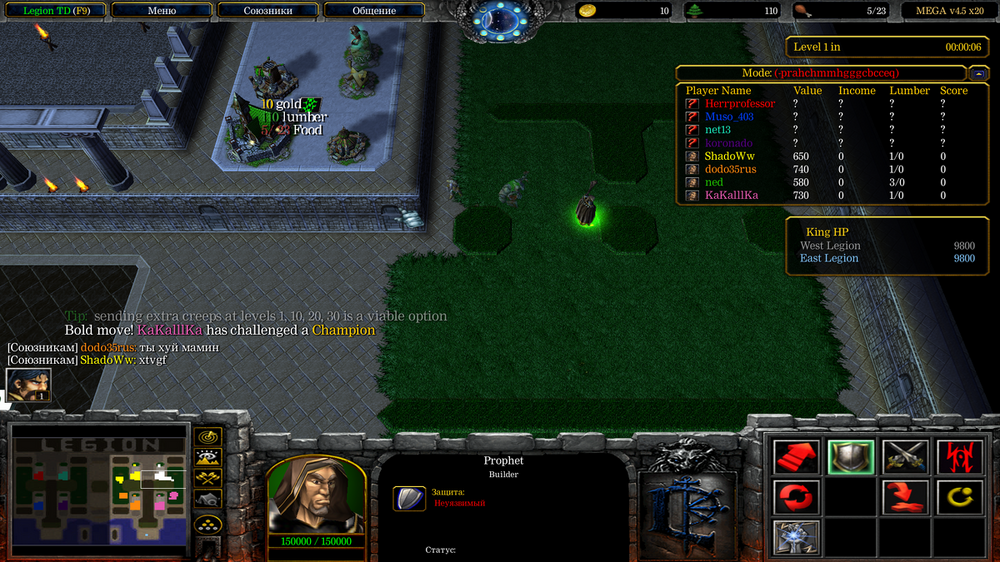The width and height of the screenshot is (1000, 562).
Task: Open the Общение chat log
Action: [374, 11]
